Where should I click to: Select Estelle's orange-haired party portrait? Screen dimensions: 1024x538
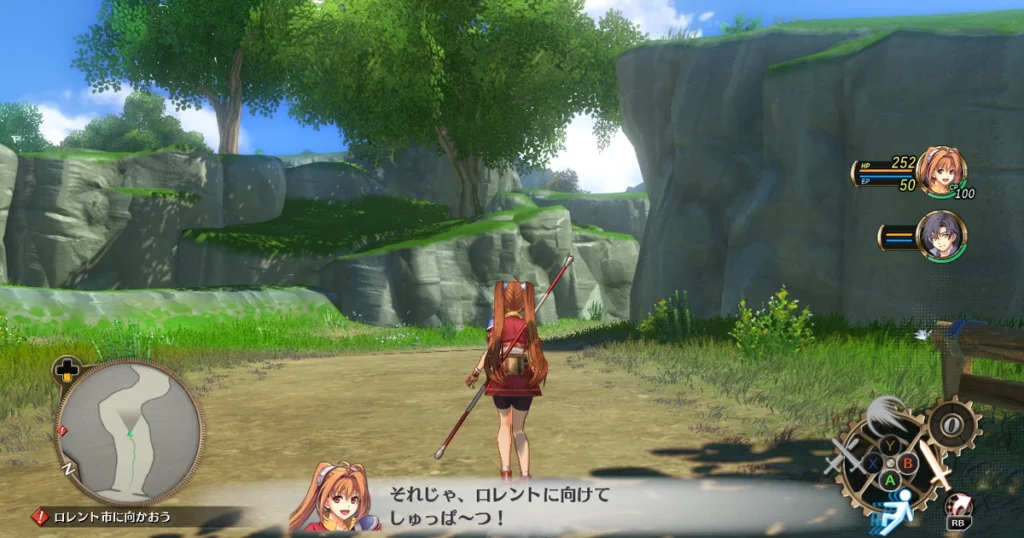tap(940, 171)
